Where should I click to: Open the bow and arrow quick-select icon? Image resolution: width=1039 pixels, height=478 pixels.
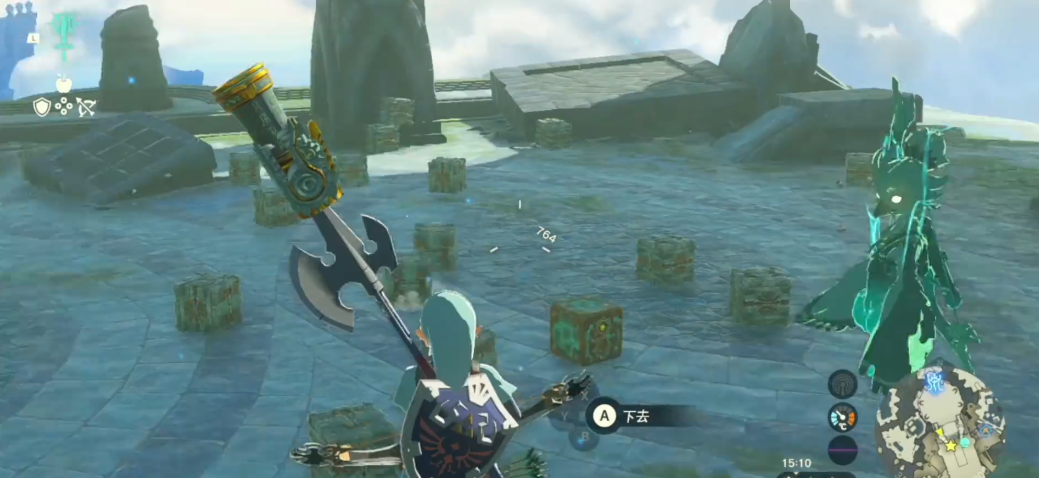[x=86, y=106]
